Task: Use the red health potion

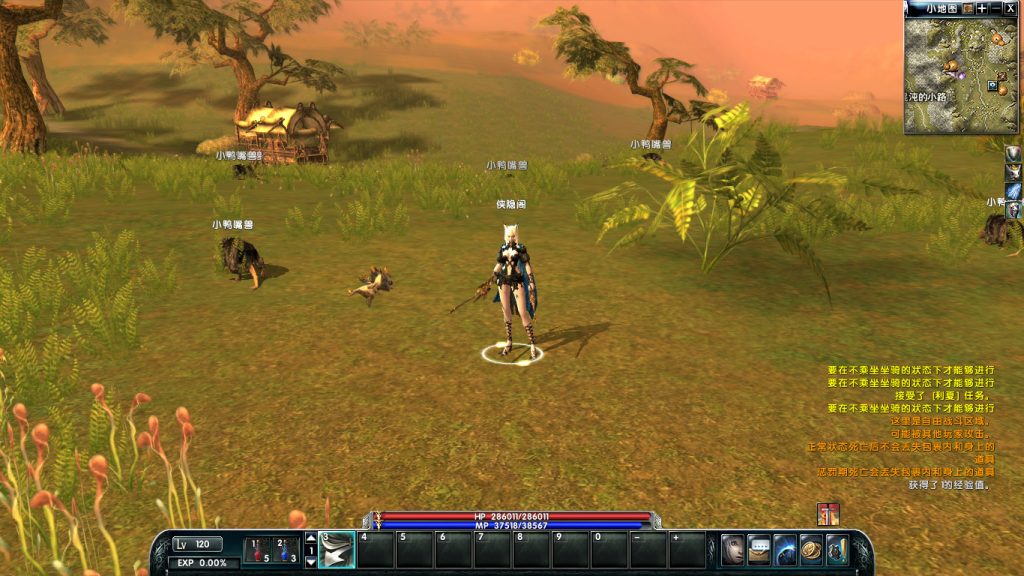Action: pyautogui.click(x=257, y=549)
